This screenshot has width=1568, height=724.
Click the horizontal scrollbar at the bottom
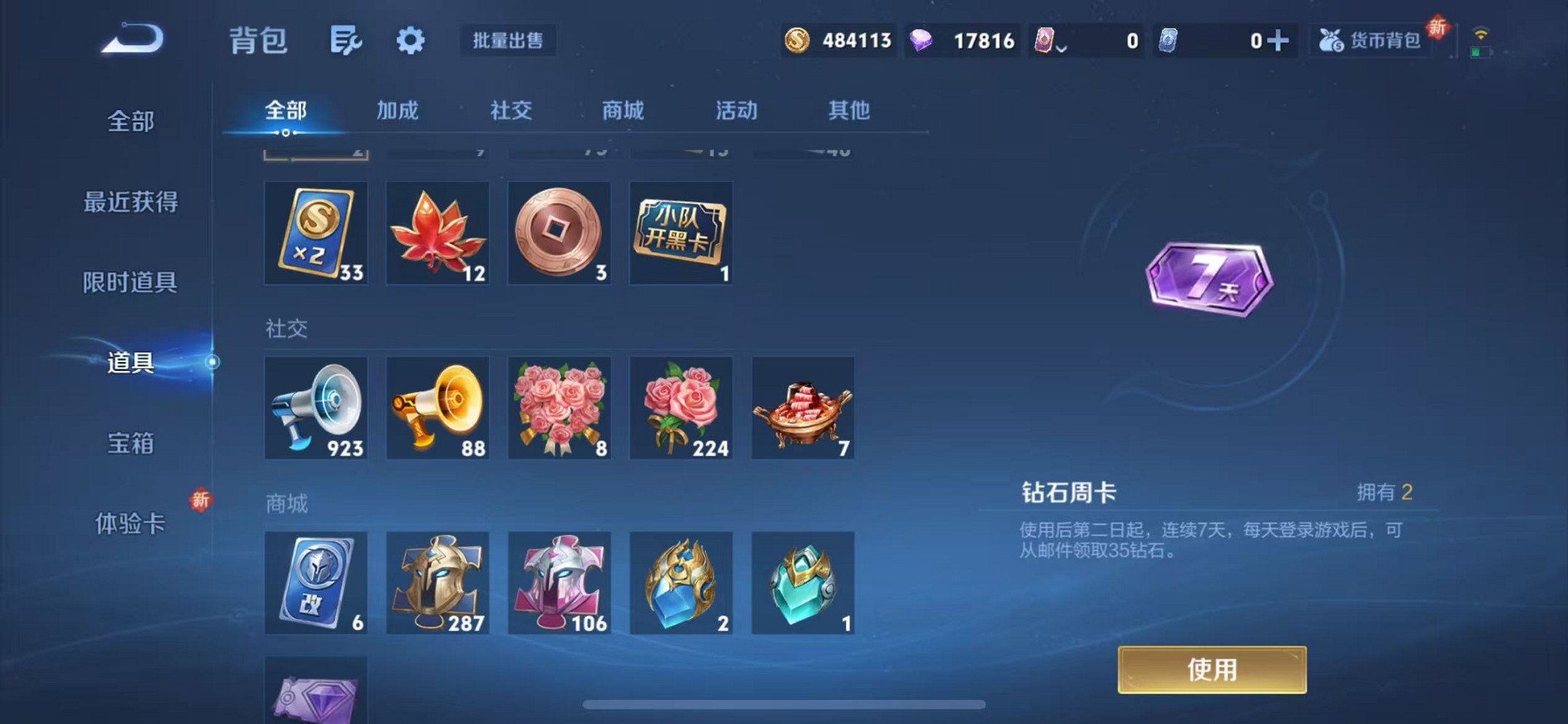783,705
